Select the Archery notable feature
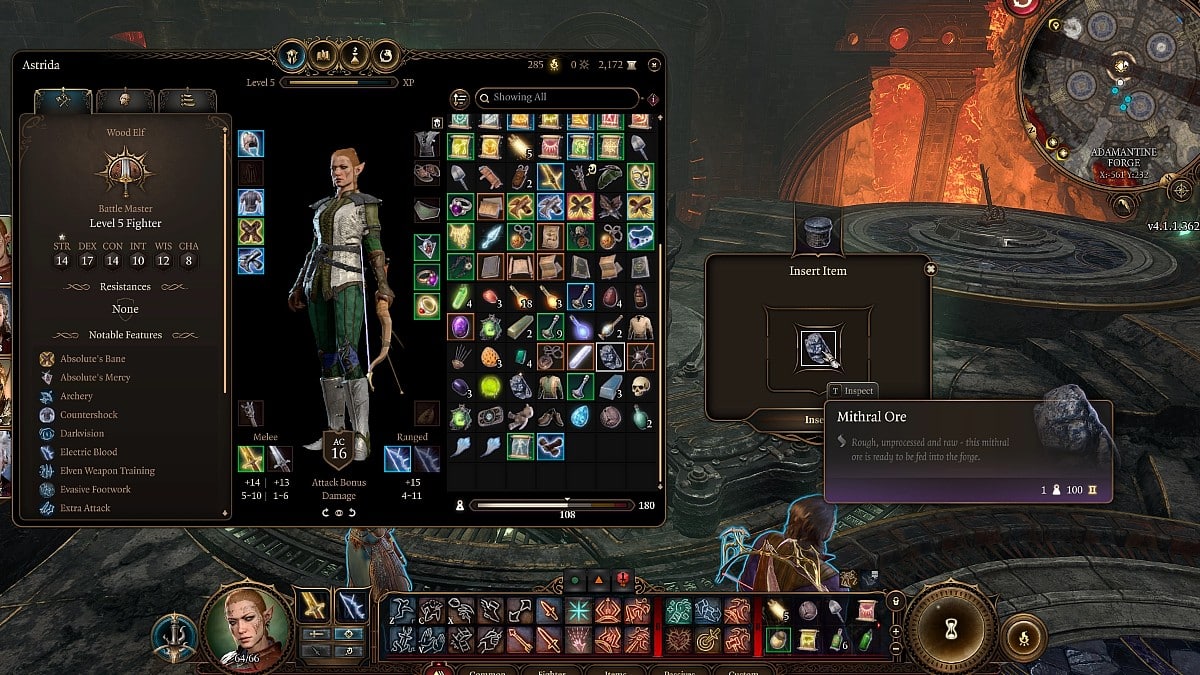 [76, 397]
